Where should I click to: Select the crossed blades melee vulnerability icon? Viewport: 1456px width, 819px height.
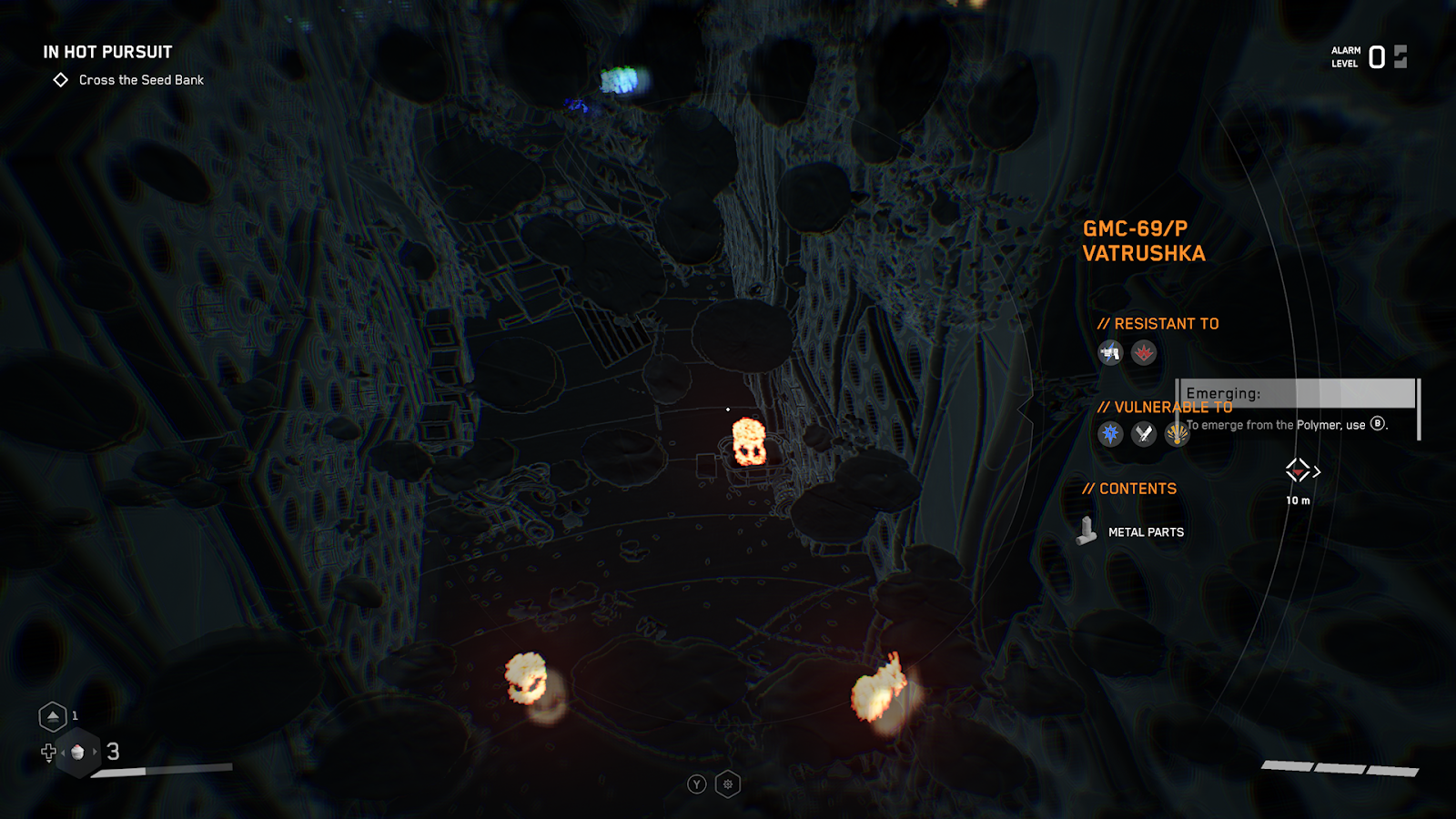coord(1144,434)
